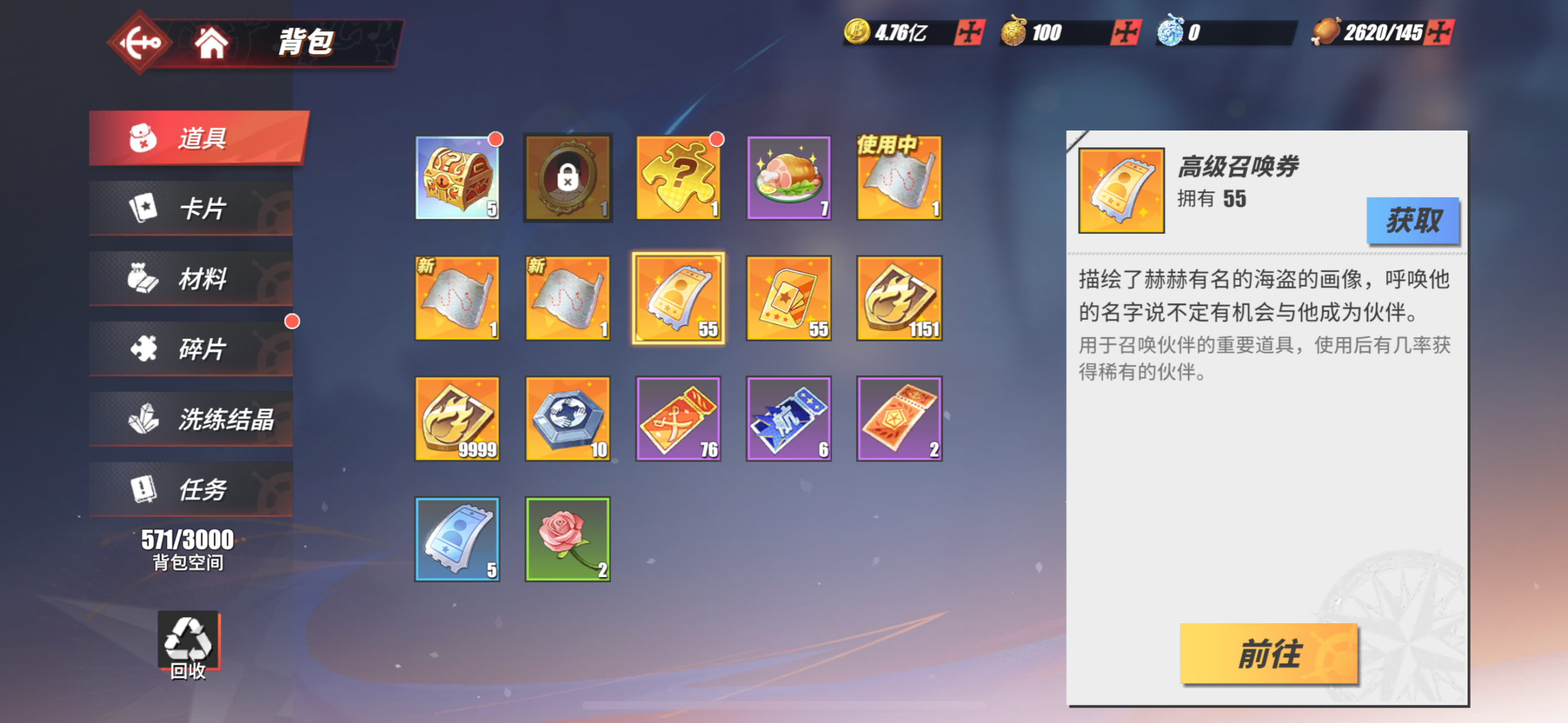The height and width of the screenshot is (723, 1568).
Task: Select the flame badge with 9999 count
Action: [458, 419]
